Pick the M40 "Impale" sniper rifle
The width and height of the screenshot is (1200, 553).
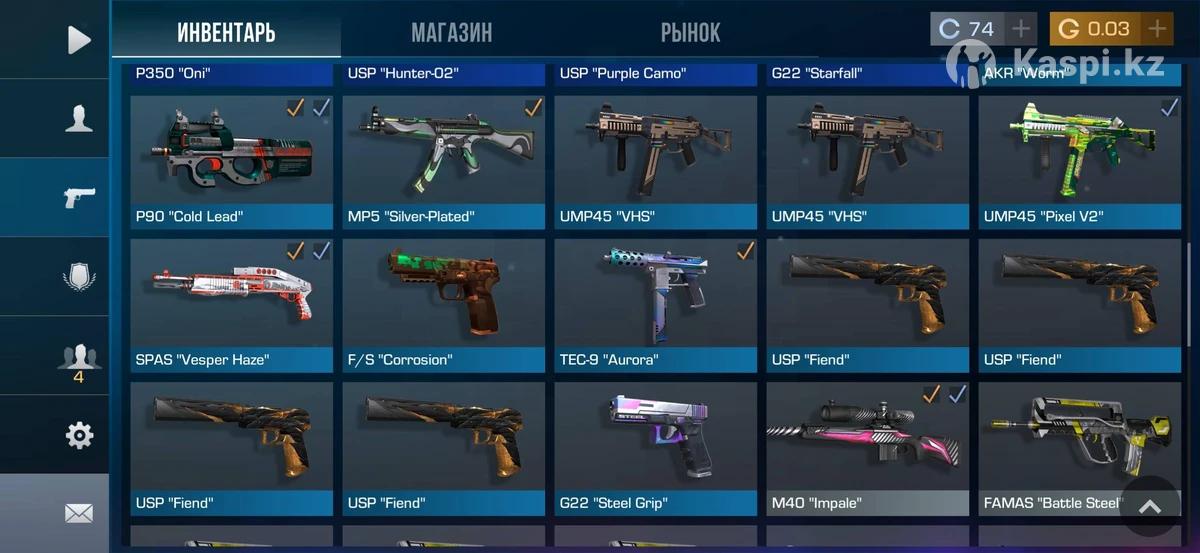click(x=867, y=448)
